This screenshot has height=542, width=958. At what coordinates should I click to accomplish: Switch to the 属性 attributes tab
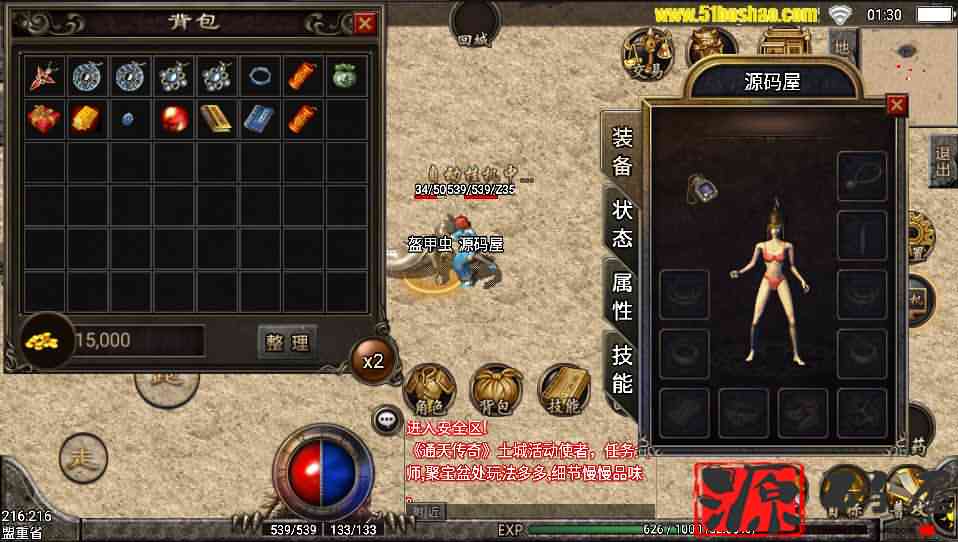click(x=622, y=296)
